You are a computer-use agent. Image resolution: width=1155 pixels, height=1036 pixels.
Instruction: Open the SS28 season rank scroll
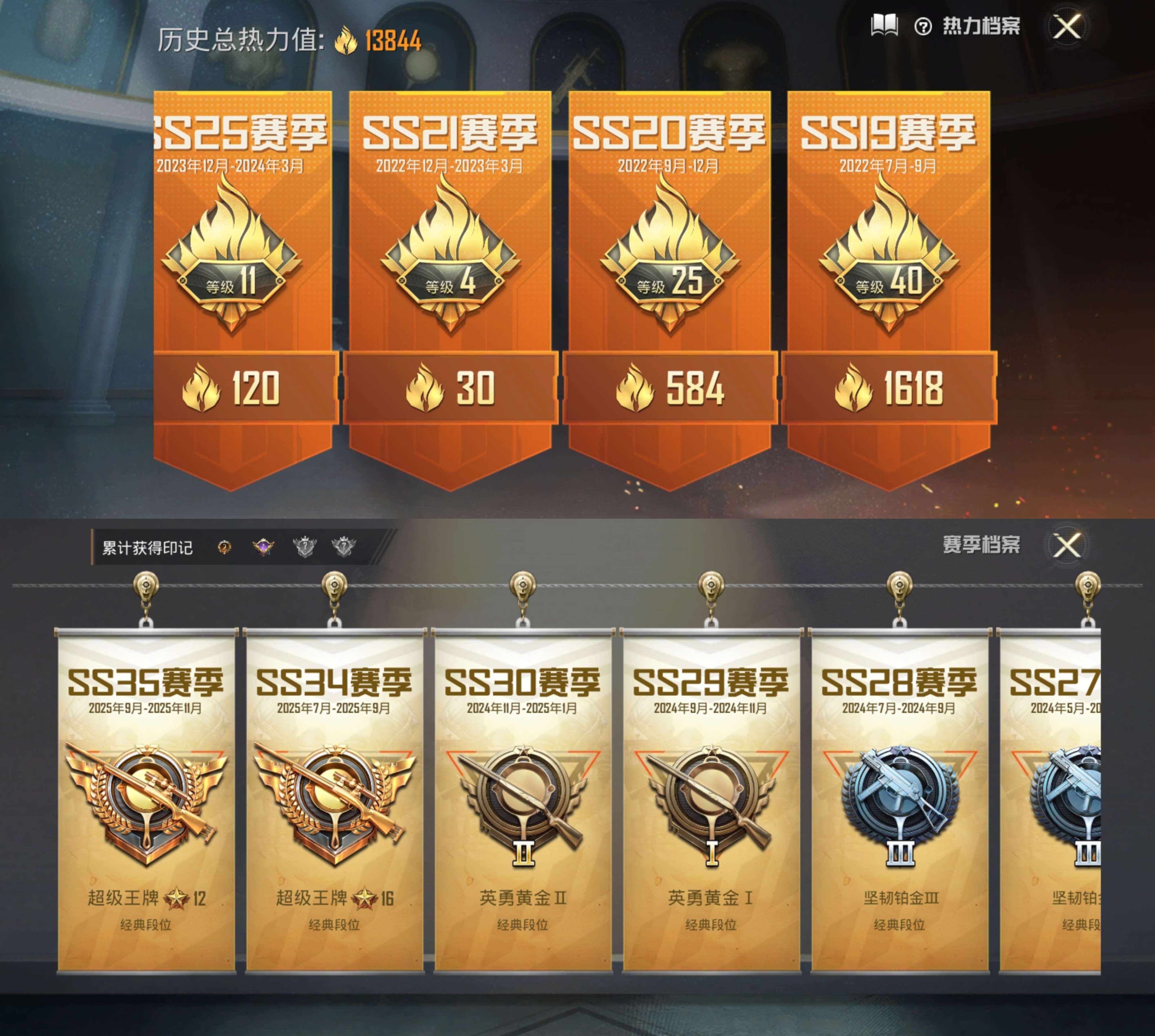(900, 797)
